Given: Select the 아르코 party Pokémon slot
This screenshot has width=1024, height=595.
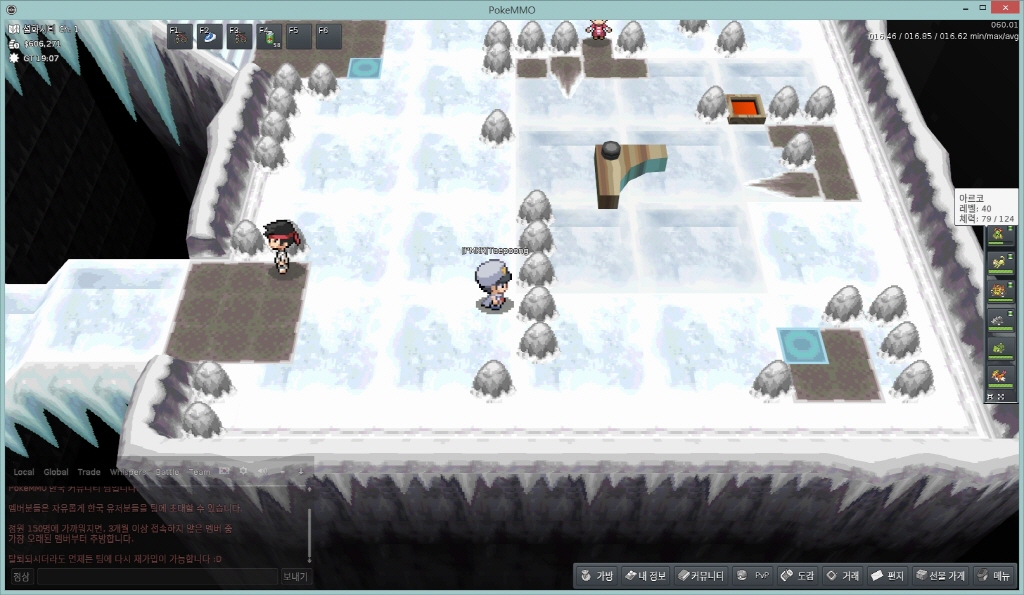Looking at the screenshot, I should (1000, 237).
